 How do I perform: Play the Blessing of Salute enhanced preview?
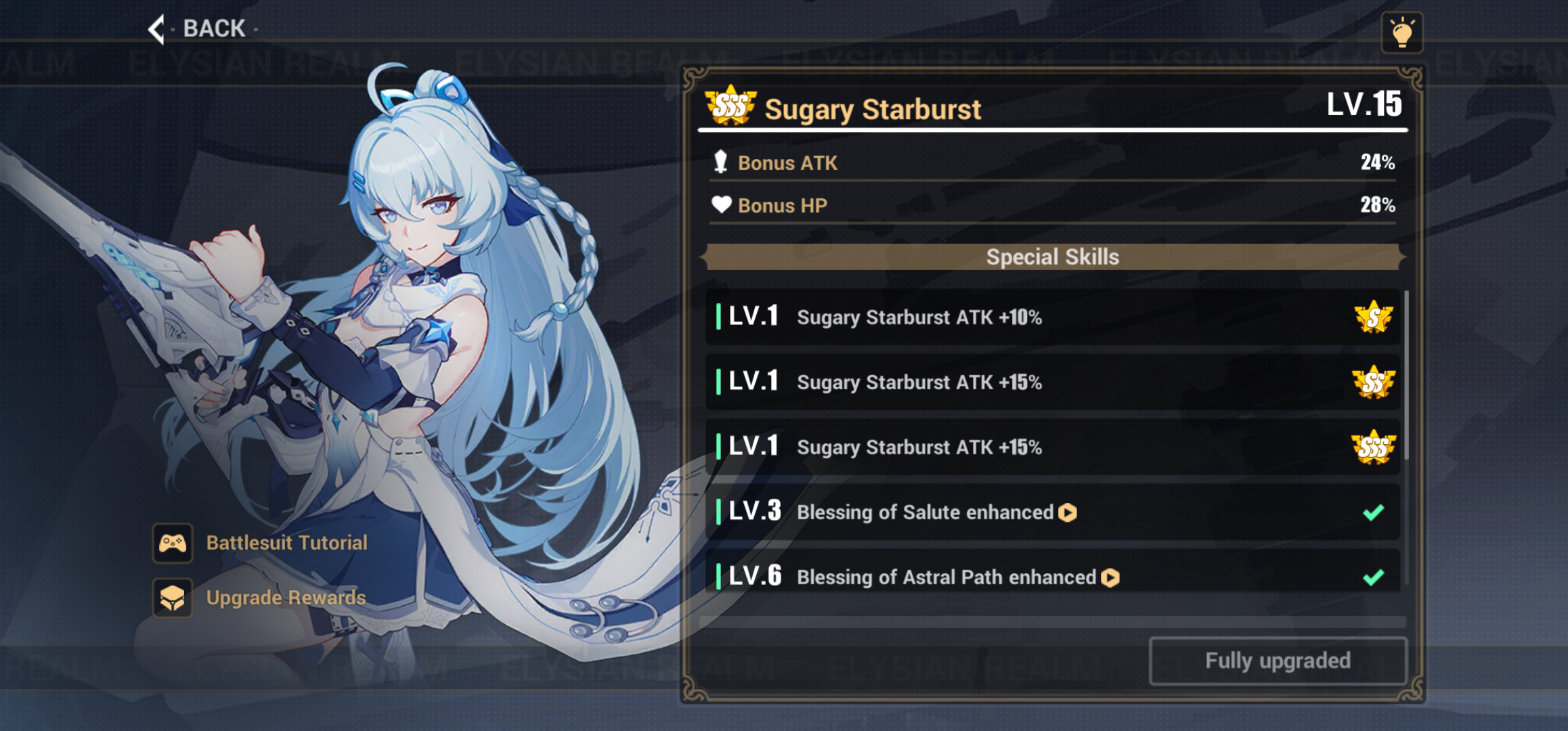(x=1068, y=513)
